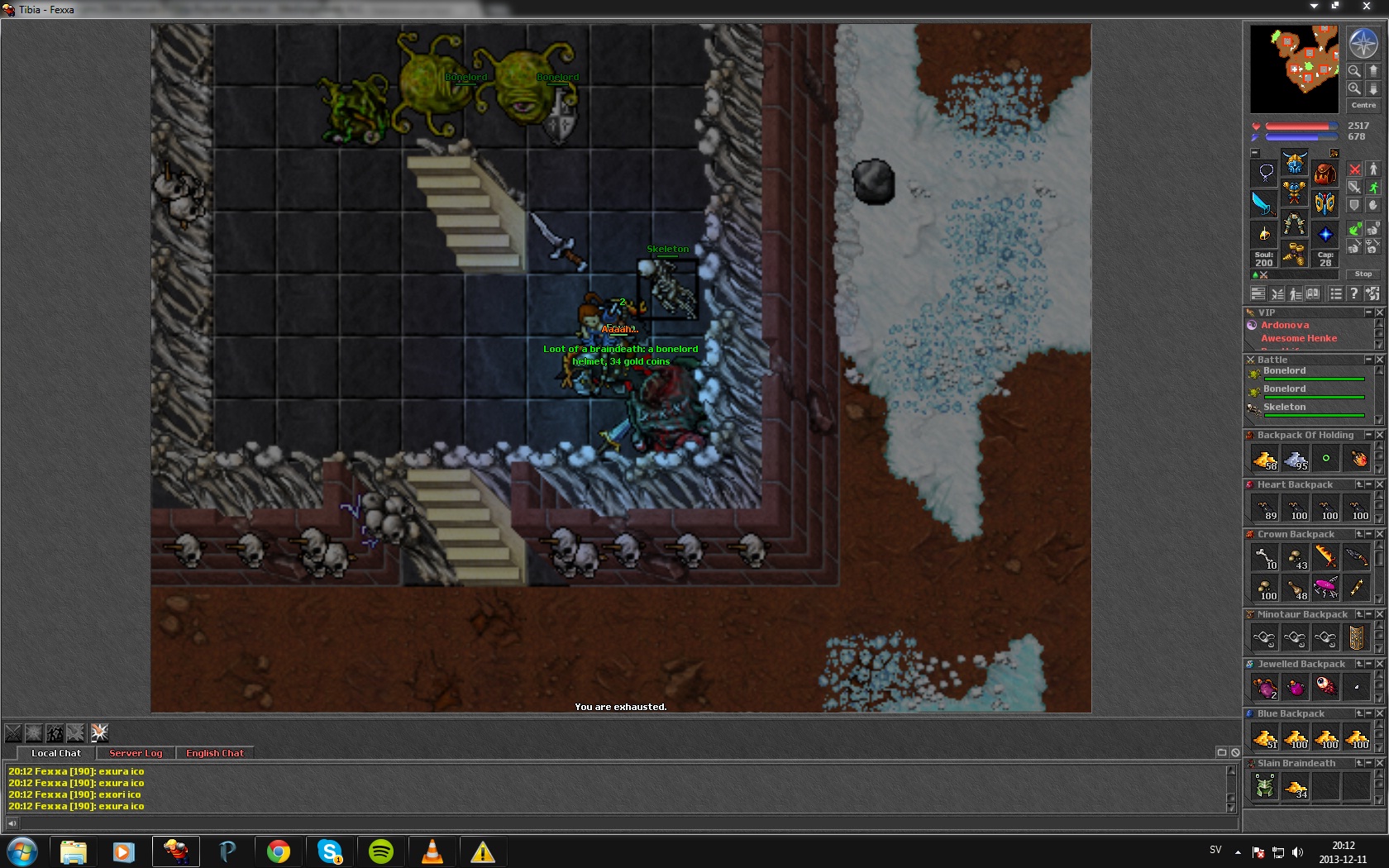This screenshot has width=1389, height=868.
Task: Target the Skeleton in the Battle list
Action: click(x=1285, y=408)
